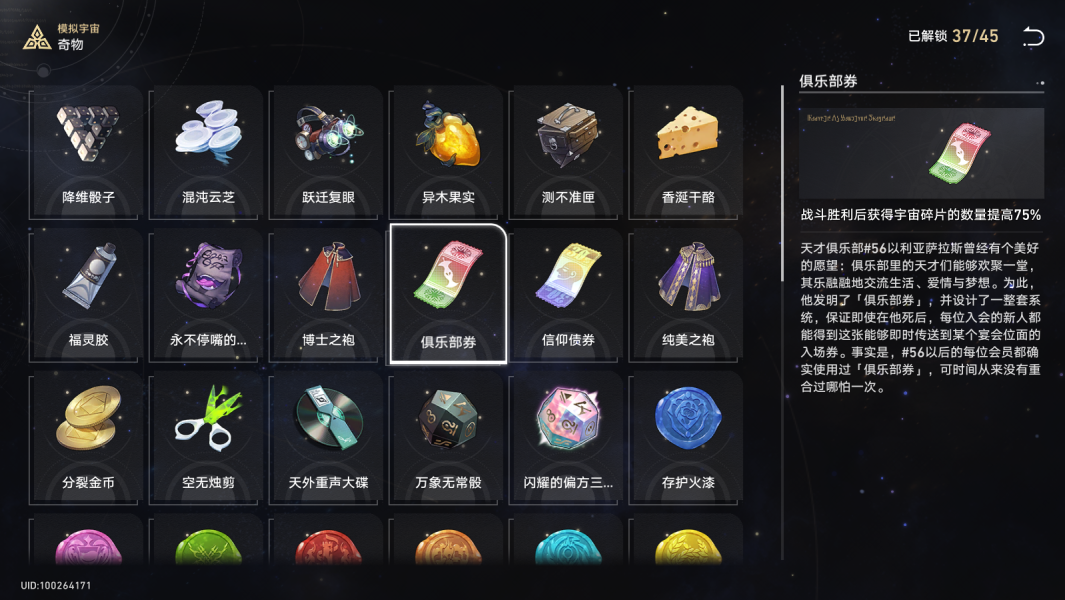Select the blue 存护火漆 wax seal
The width and height of the screenshot is (1065, 600).
tap(688, 435)
